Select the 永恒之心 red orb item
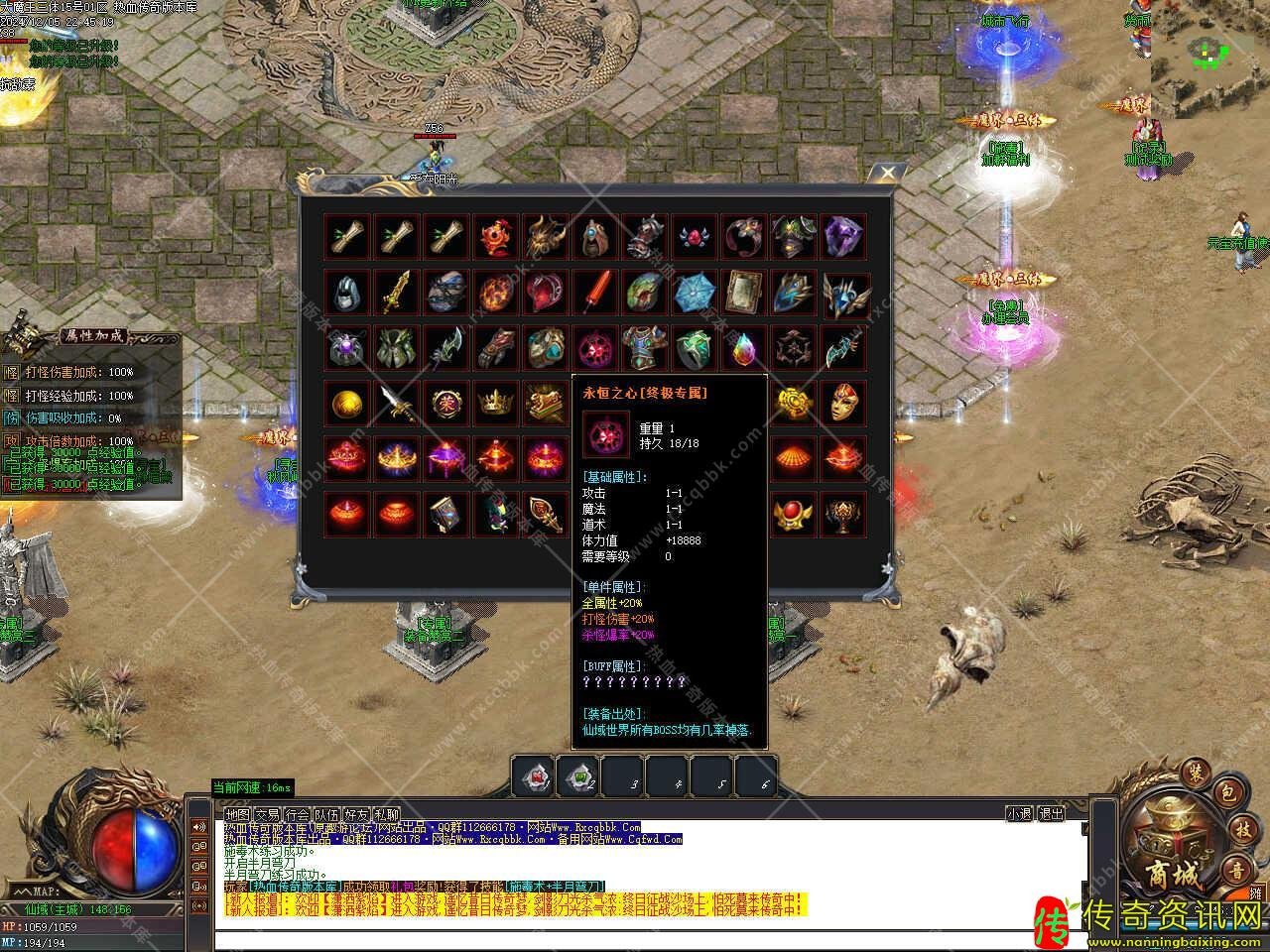The image size is (1270, 952). (596, 348)
